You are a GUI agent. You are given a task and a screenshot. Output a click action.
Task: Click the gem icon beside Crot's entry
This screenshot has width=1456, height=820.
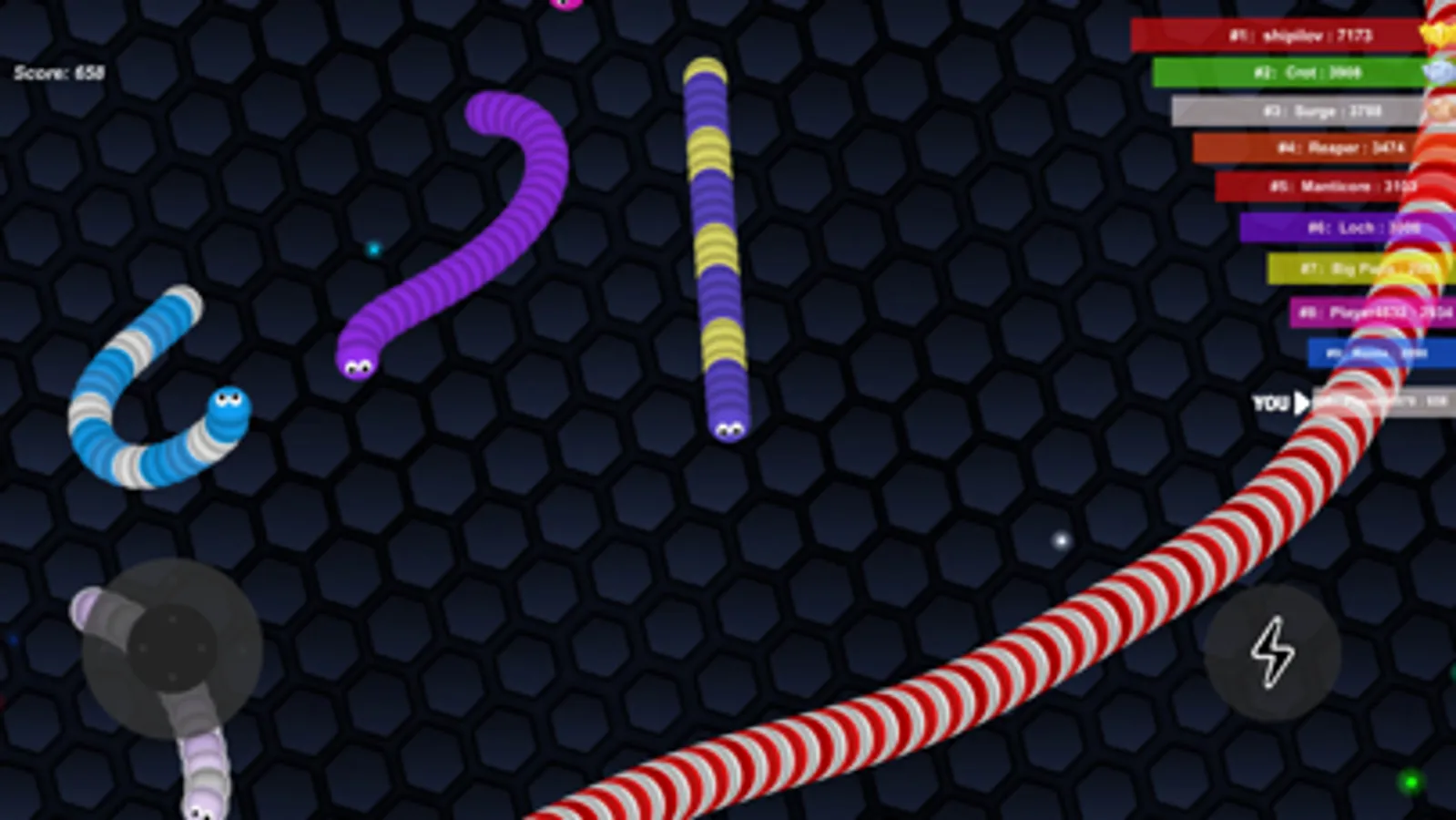pyautogui.click(x=1441, y=72)
